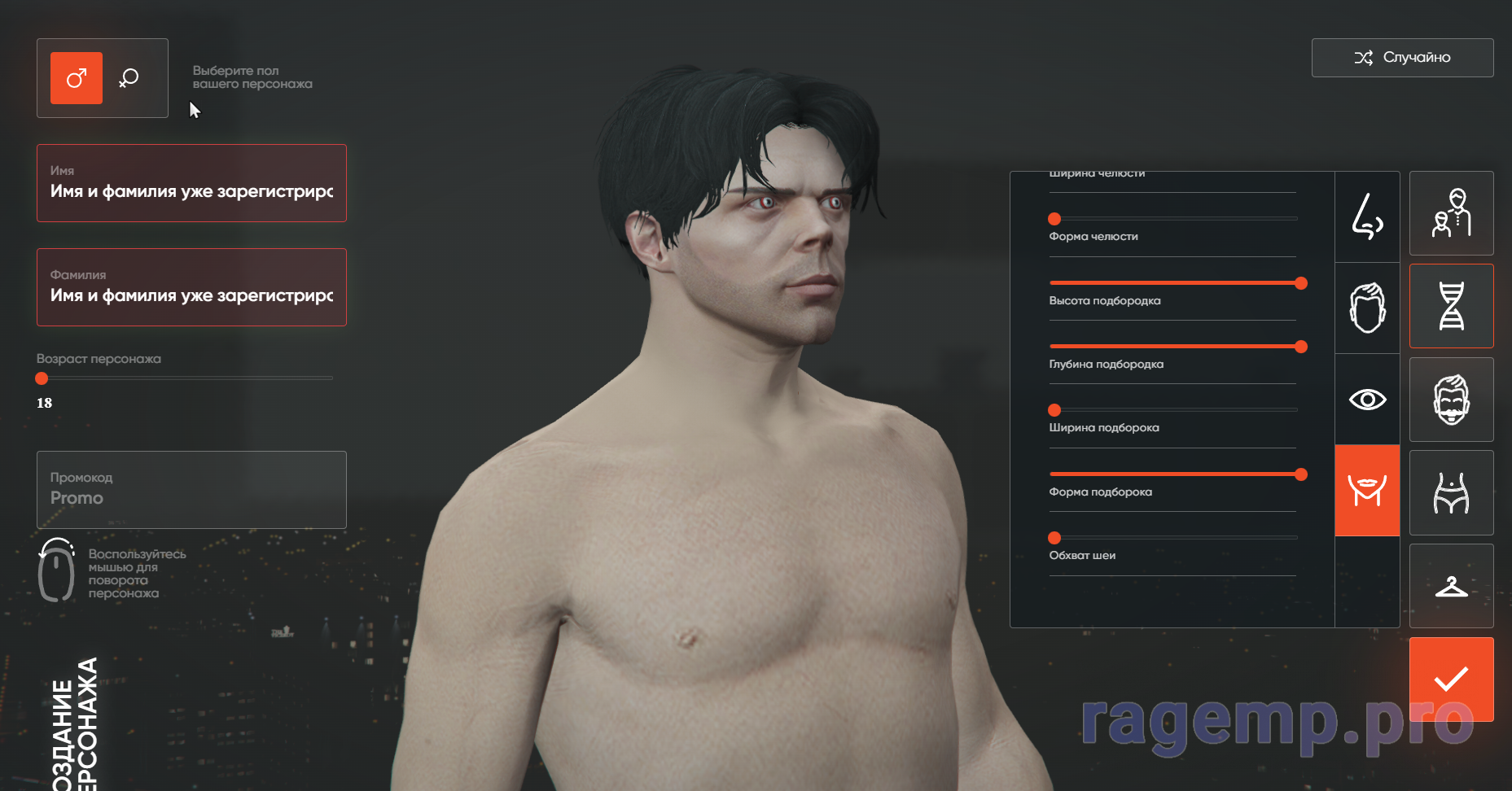The width and height of the screenshot is (1512, 791).
Task: Adjust the Форма подбородка slider handle
Action: (x=1301, y=474)
